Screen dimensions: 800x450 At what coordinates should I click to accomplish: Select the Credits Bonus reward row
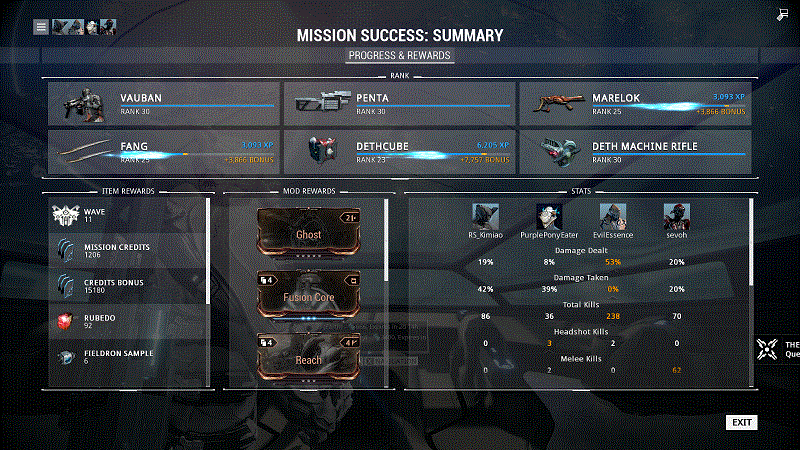tap(127, 287)
